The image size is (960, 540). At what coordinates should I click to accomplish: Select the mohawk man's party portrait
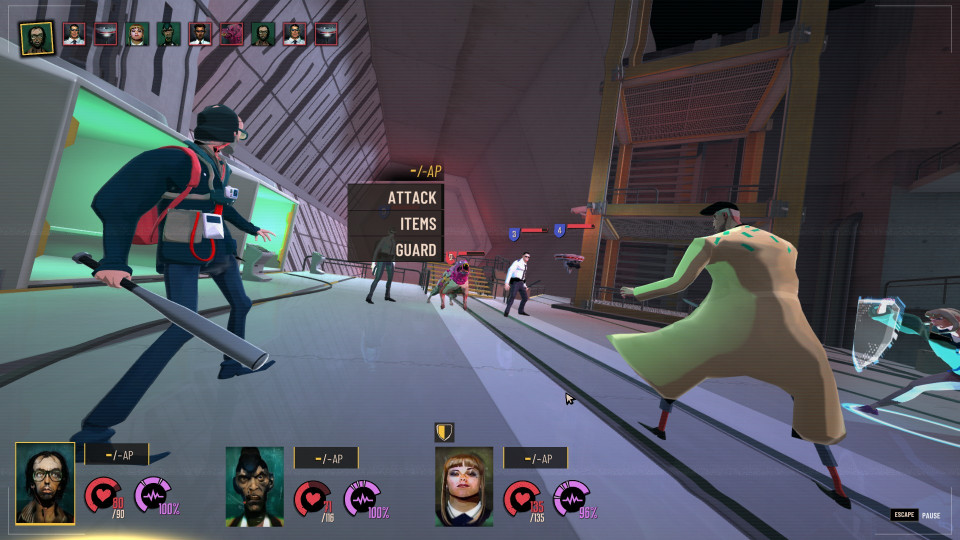pyautogui.click(x=254, y=486)
